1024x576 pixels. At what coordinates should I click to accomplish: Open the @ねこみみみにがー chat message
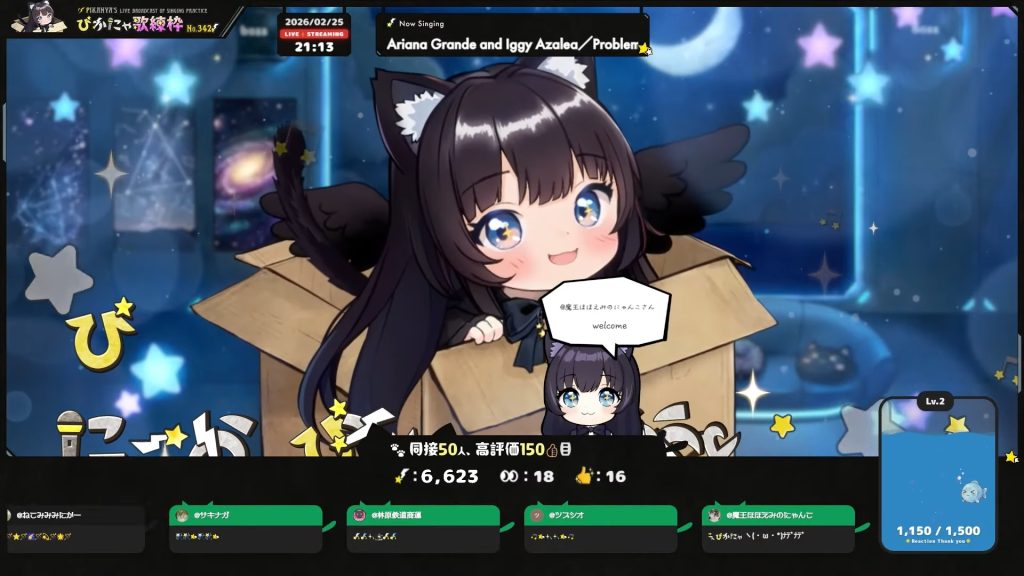click(x=75, y=528)
